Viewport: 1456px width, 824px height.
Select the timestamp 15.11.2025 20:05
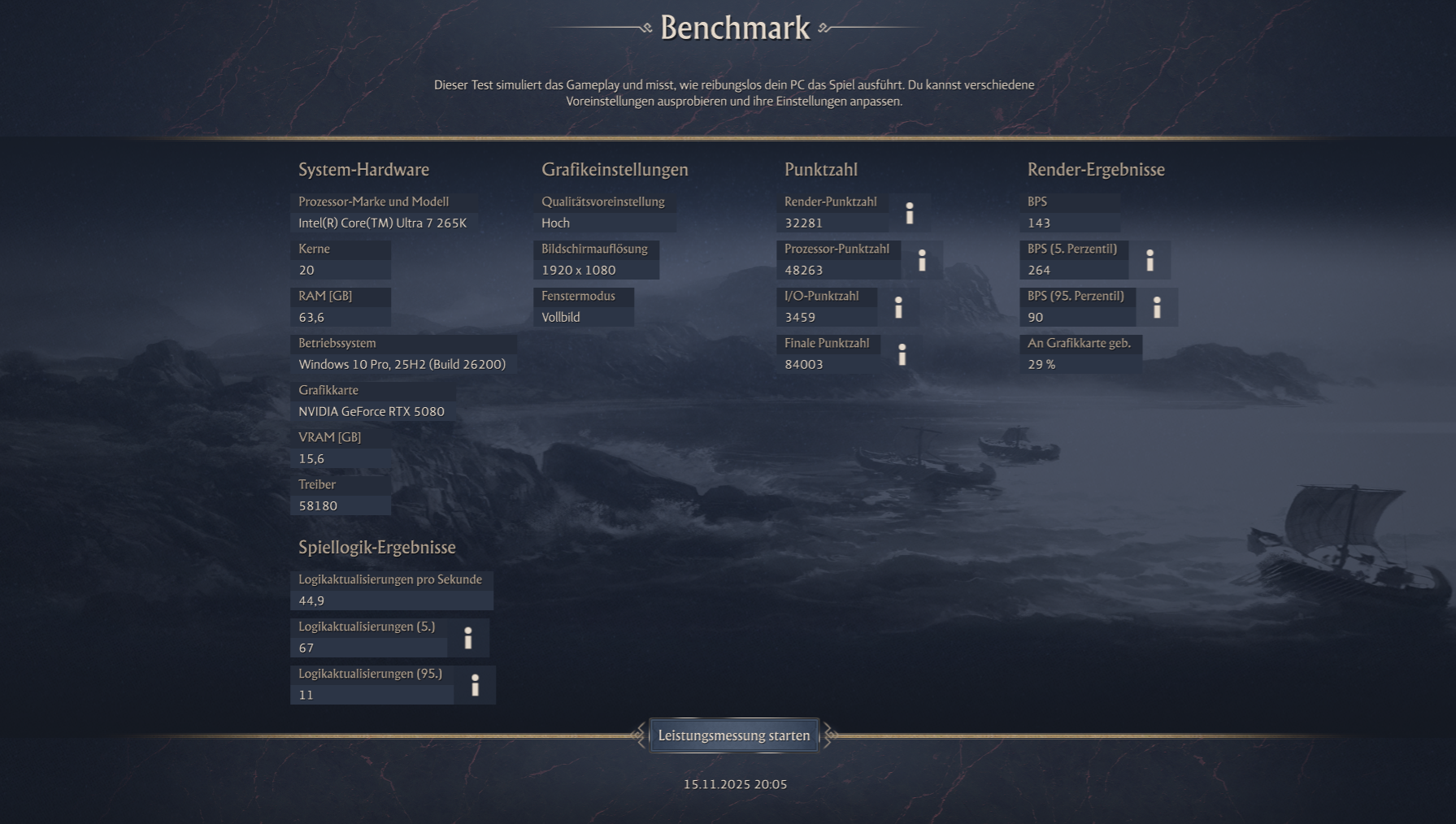tap(734, 785)
